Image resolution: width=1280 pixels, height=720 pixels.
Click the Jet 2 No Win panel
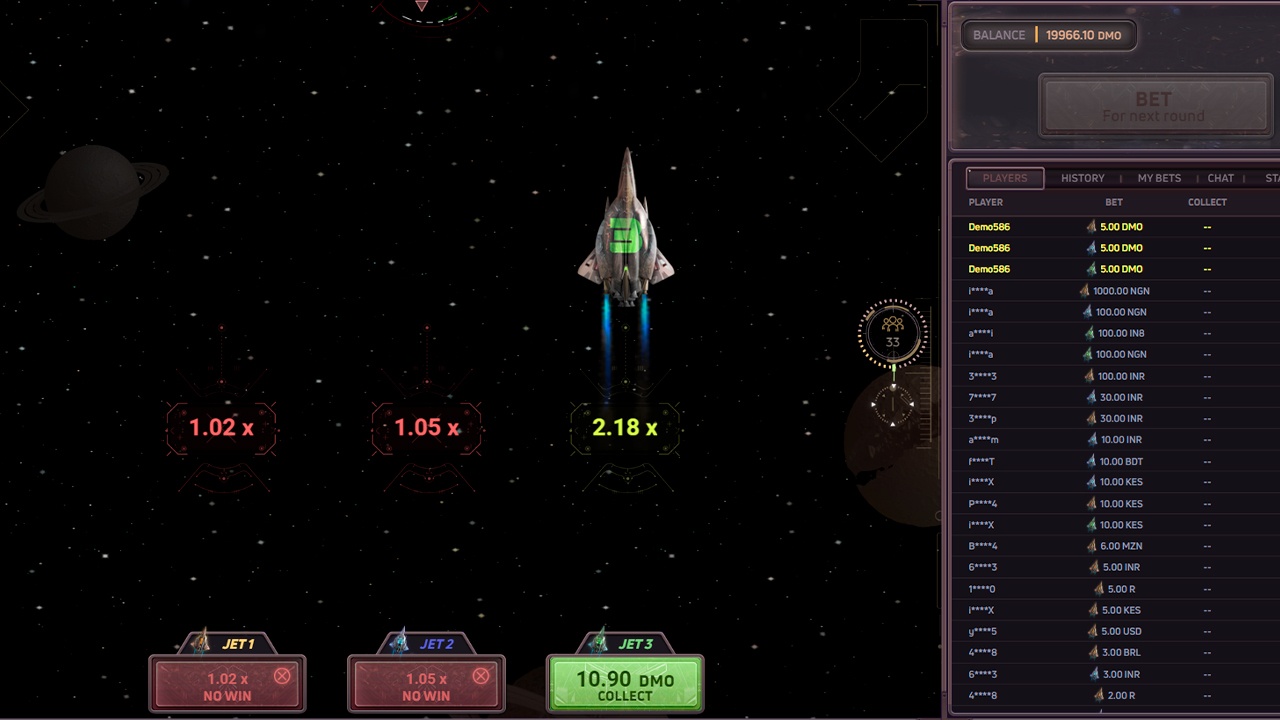pos(426,686)
